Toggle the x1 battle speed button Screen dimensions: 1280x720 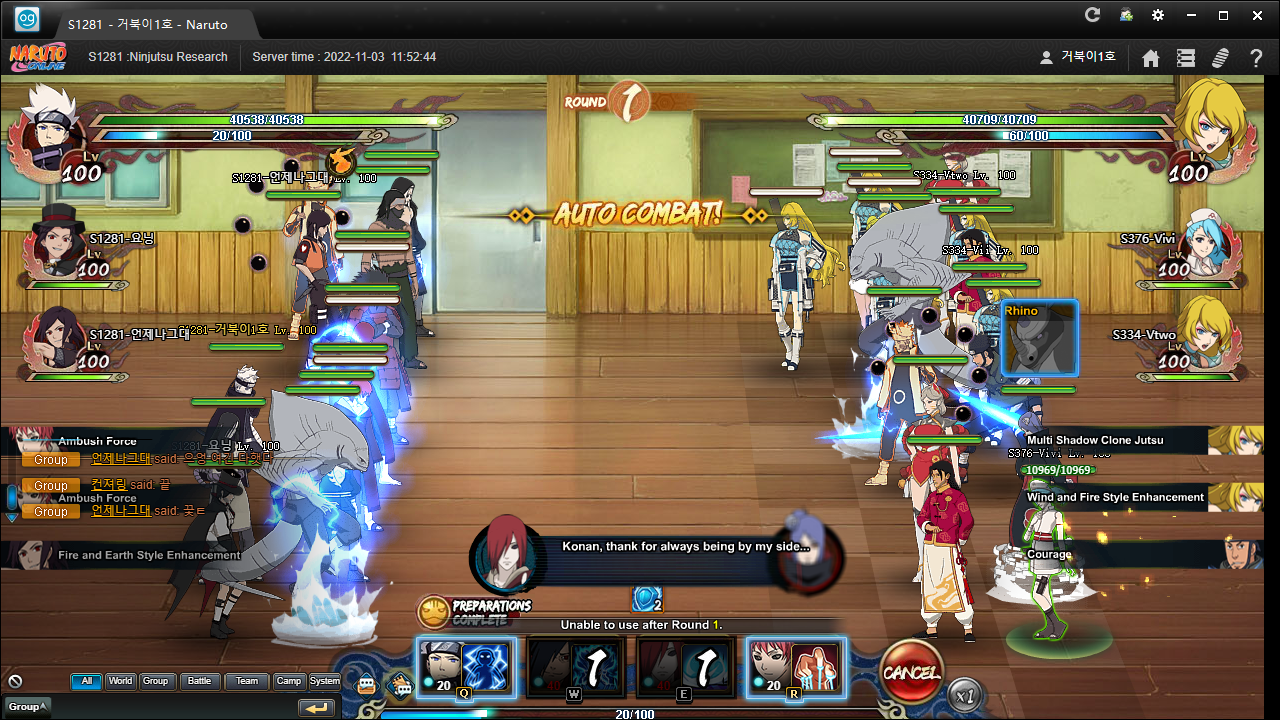pyautogui.click(x=964, y=693)
